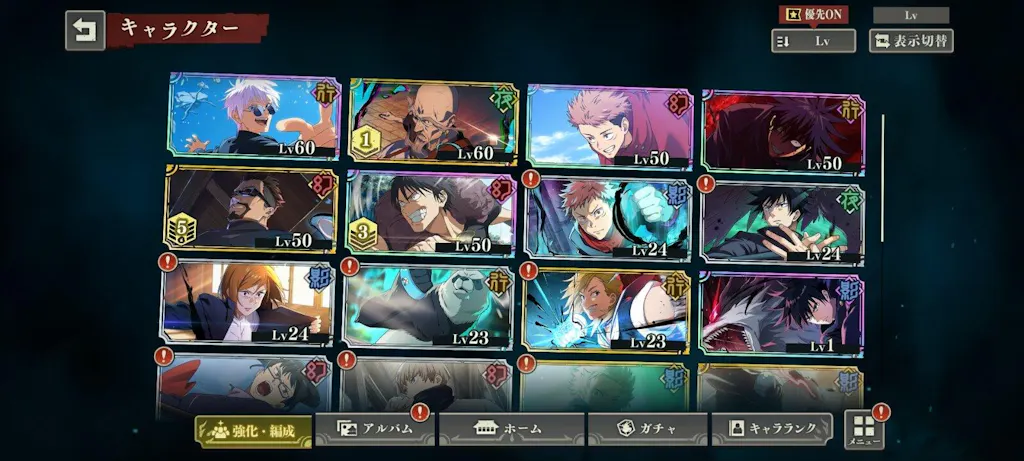1024x461 pixels.
Task: Select the sunglasses man Lv50 card
Action: coord(250,209)
